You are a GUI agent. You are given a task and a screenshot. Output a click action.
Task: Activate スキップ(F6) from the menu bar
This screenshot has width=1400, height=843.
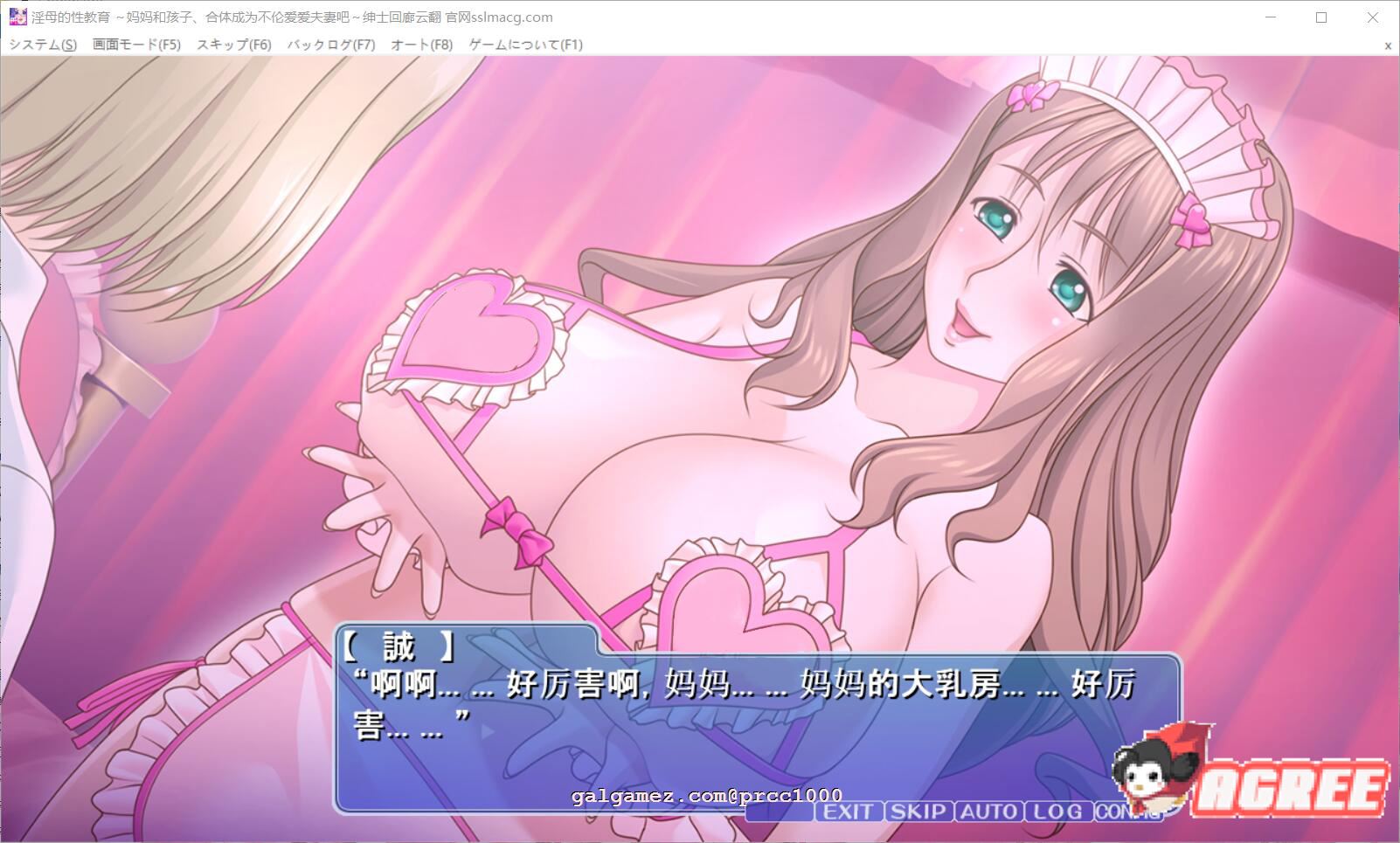(234, 44)
